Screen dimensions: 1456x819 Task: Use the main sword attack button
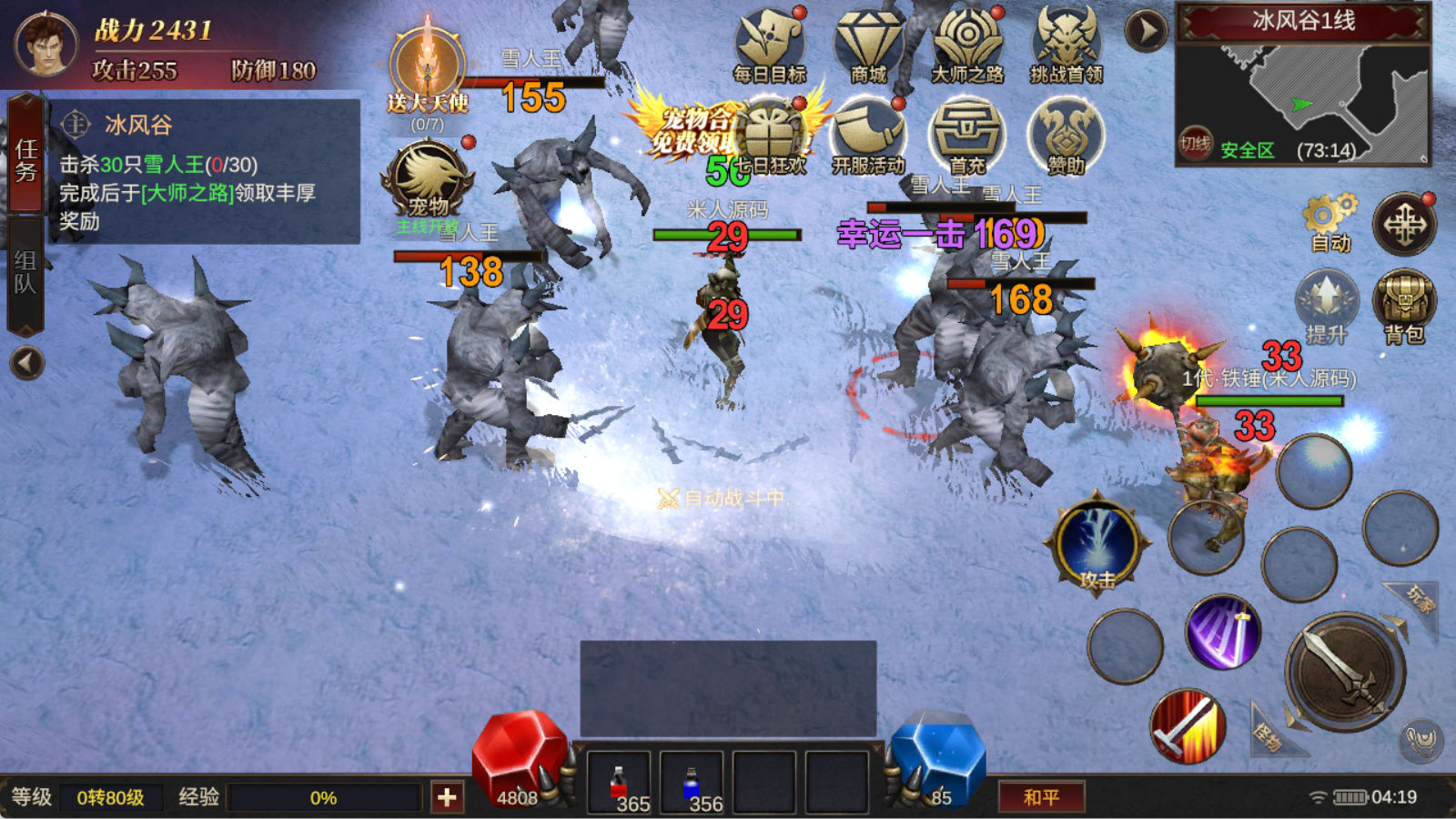click(1344, 673)
